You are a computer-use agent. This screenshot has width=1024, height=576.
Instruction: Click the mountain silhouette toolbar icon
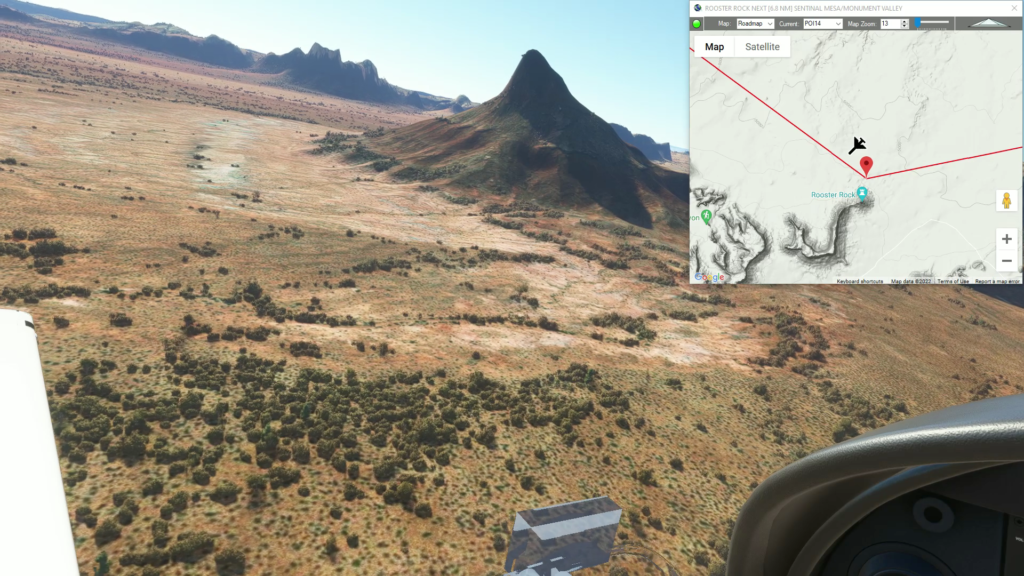click(988, 23)
